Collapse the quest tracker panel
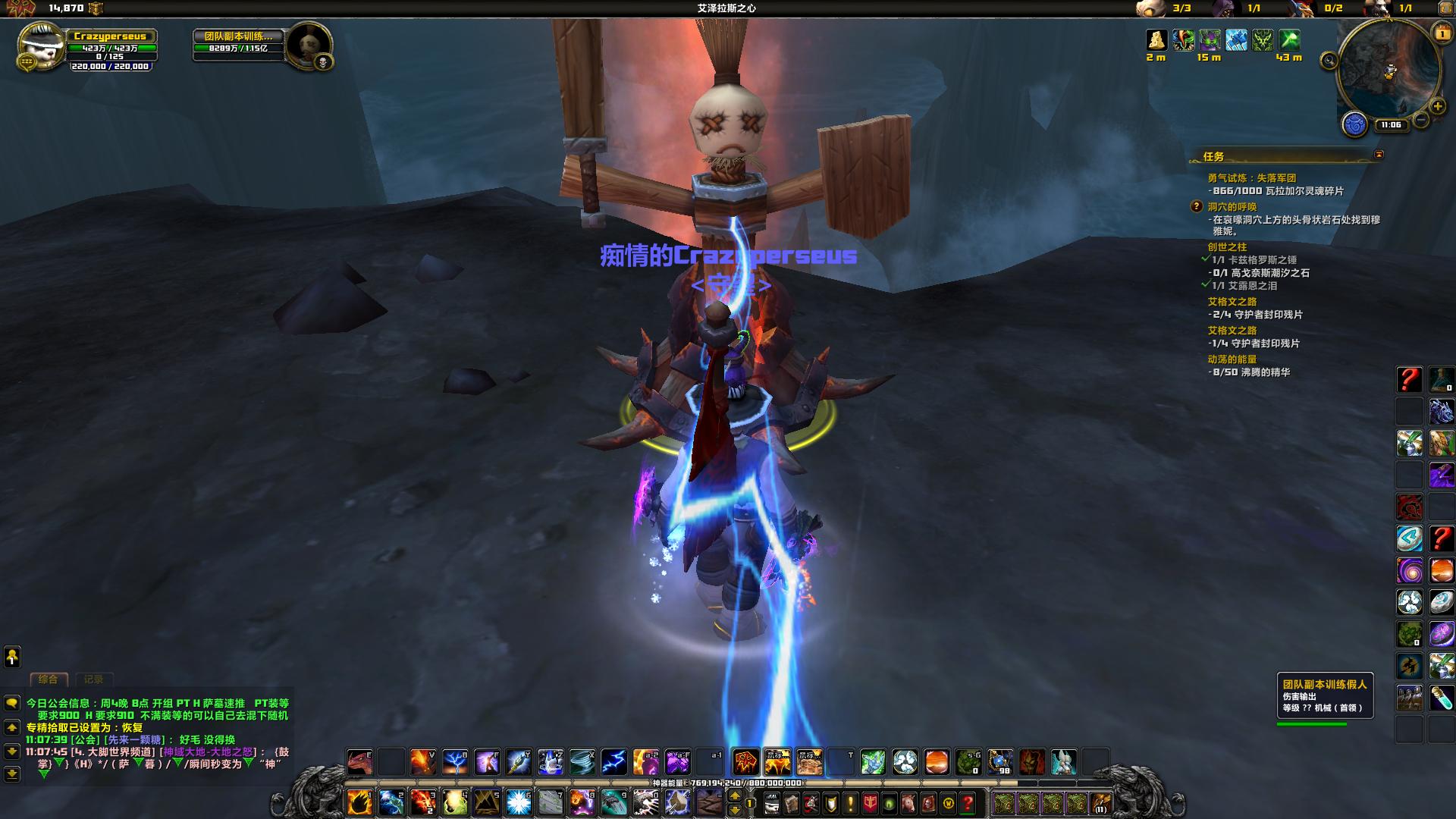1456x819 pixels. 1379,155
